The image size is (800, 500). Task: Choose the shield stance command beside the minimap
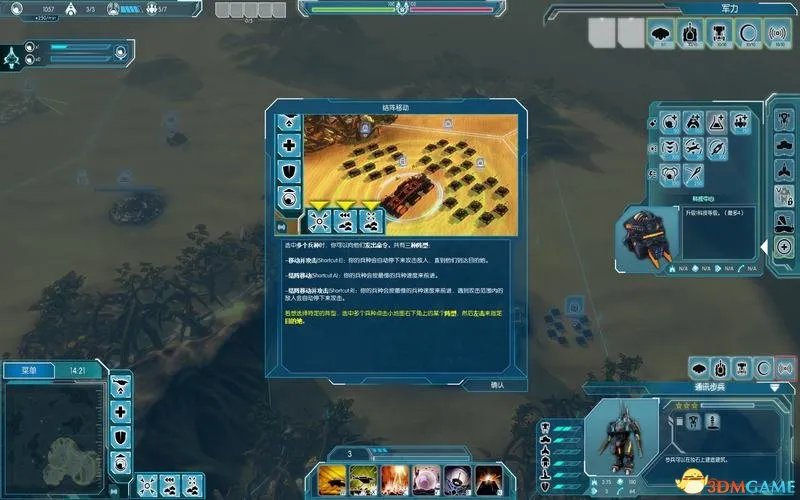pos(121,437)
